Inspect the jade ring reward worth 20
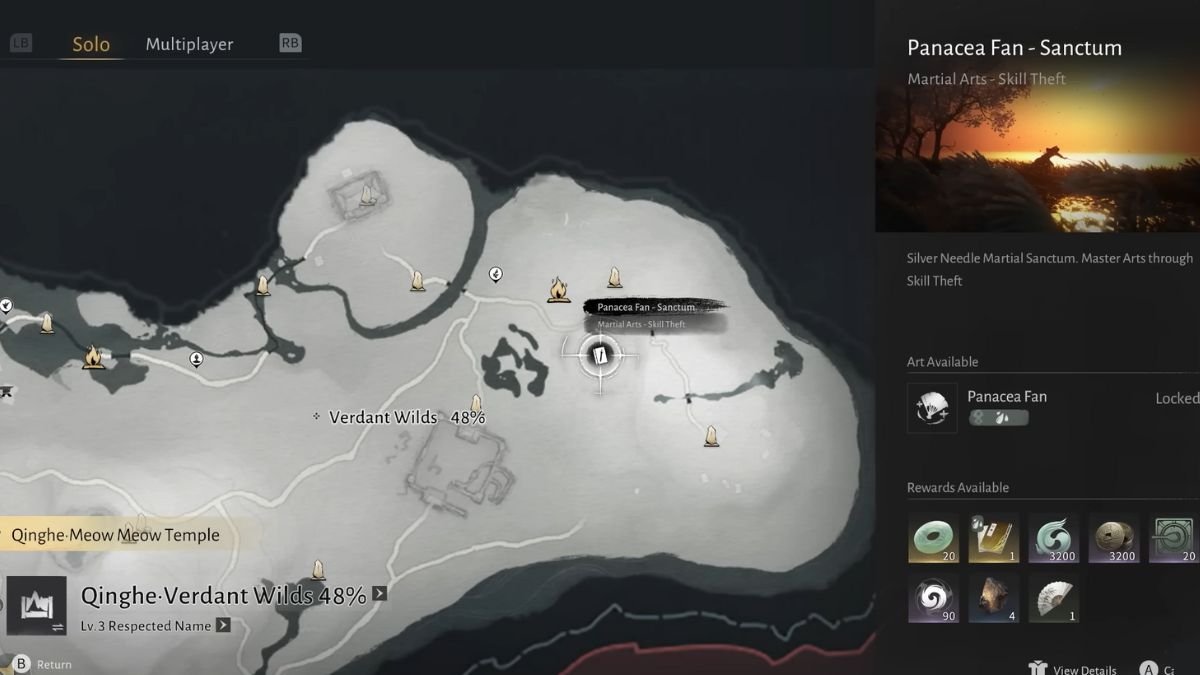This screenshot has width=1200, height=675. coord(933,538)
